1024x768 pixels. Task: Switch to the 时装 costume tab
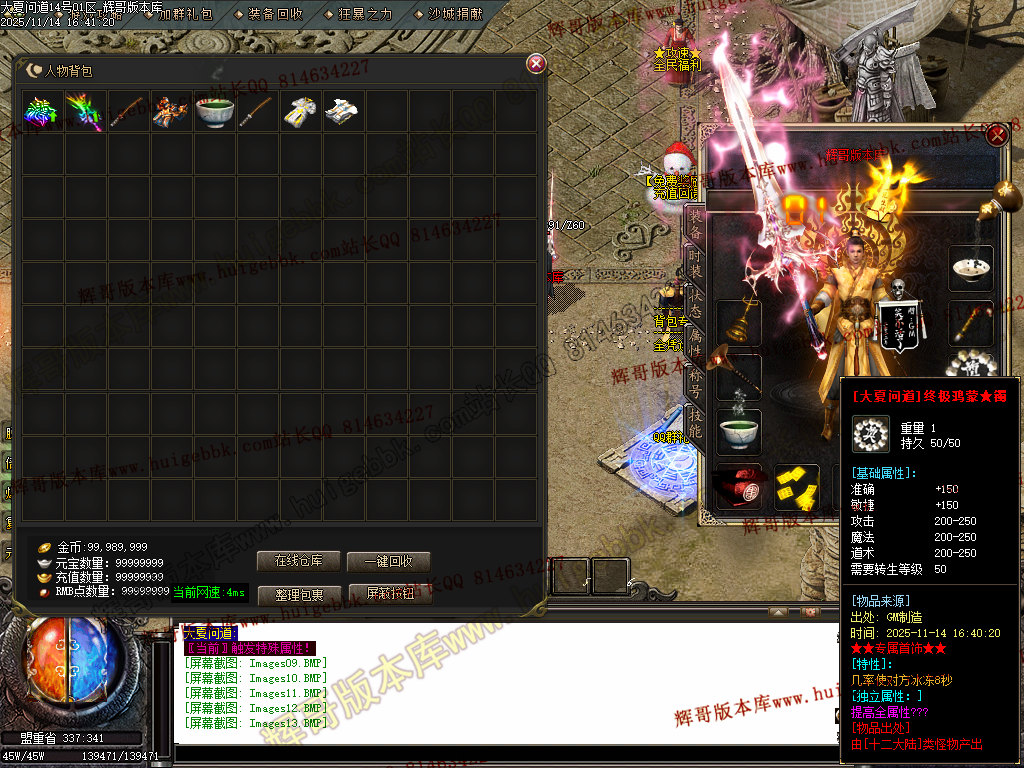[x=694, y=263]
